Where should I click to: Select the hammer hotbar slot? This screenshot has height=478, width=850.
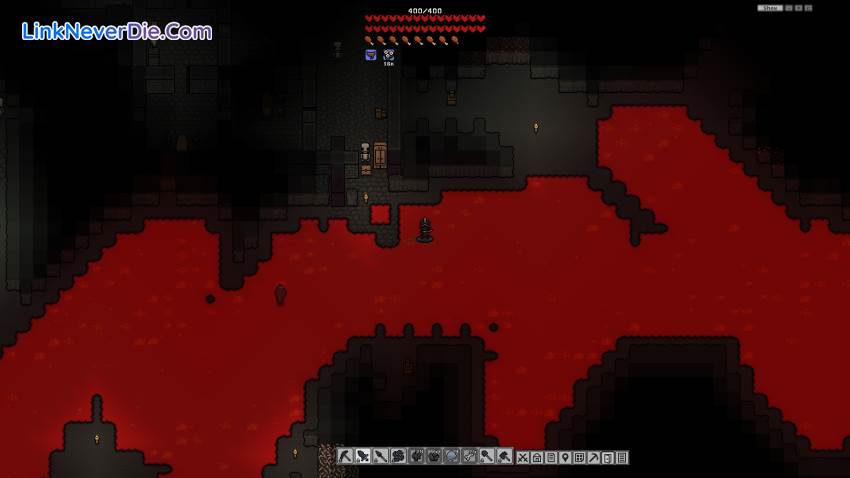click(x=504, y=457)
